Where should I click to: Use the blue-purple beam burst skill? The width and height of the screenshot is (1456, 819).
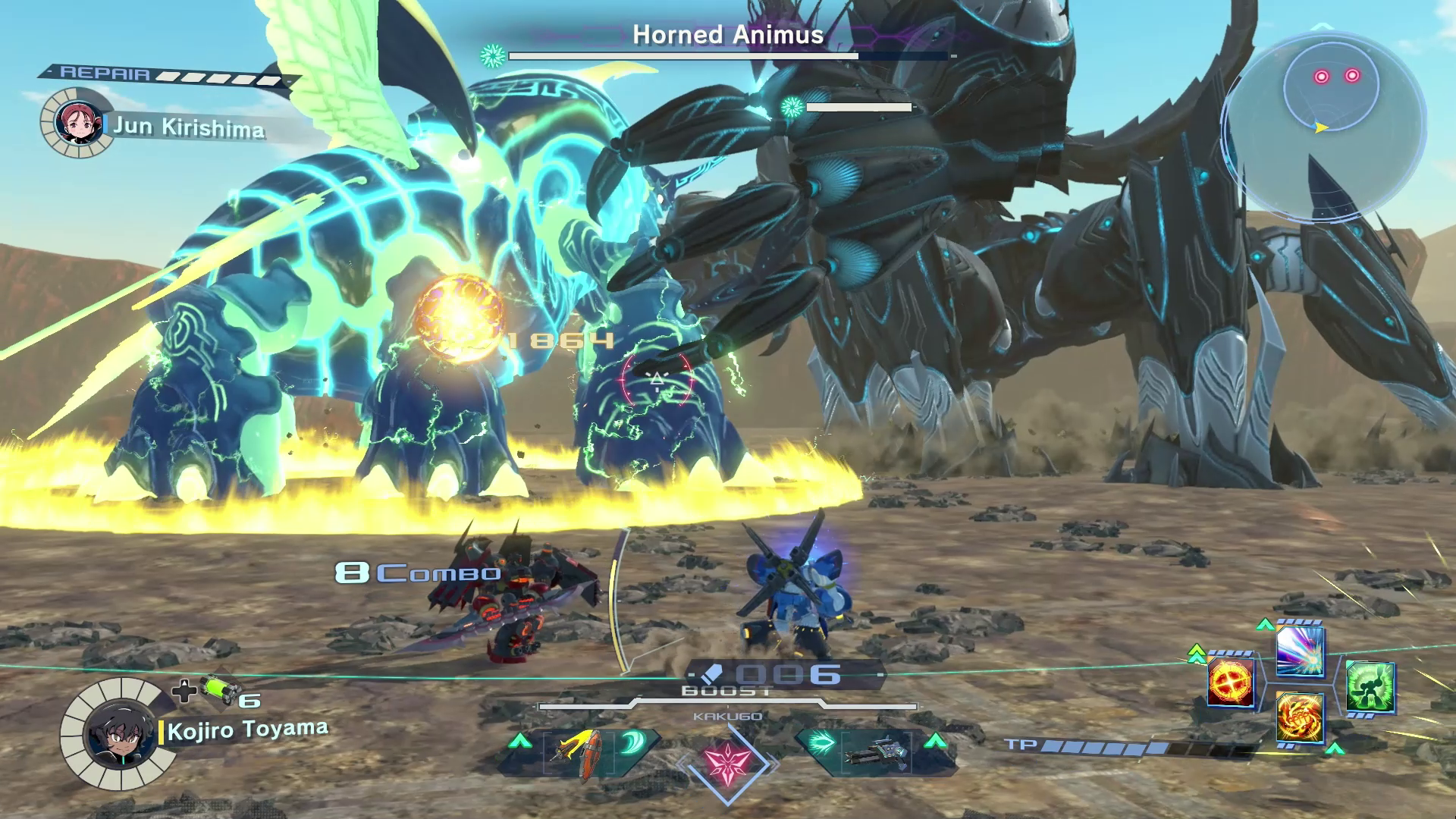[1300, 651]
